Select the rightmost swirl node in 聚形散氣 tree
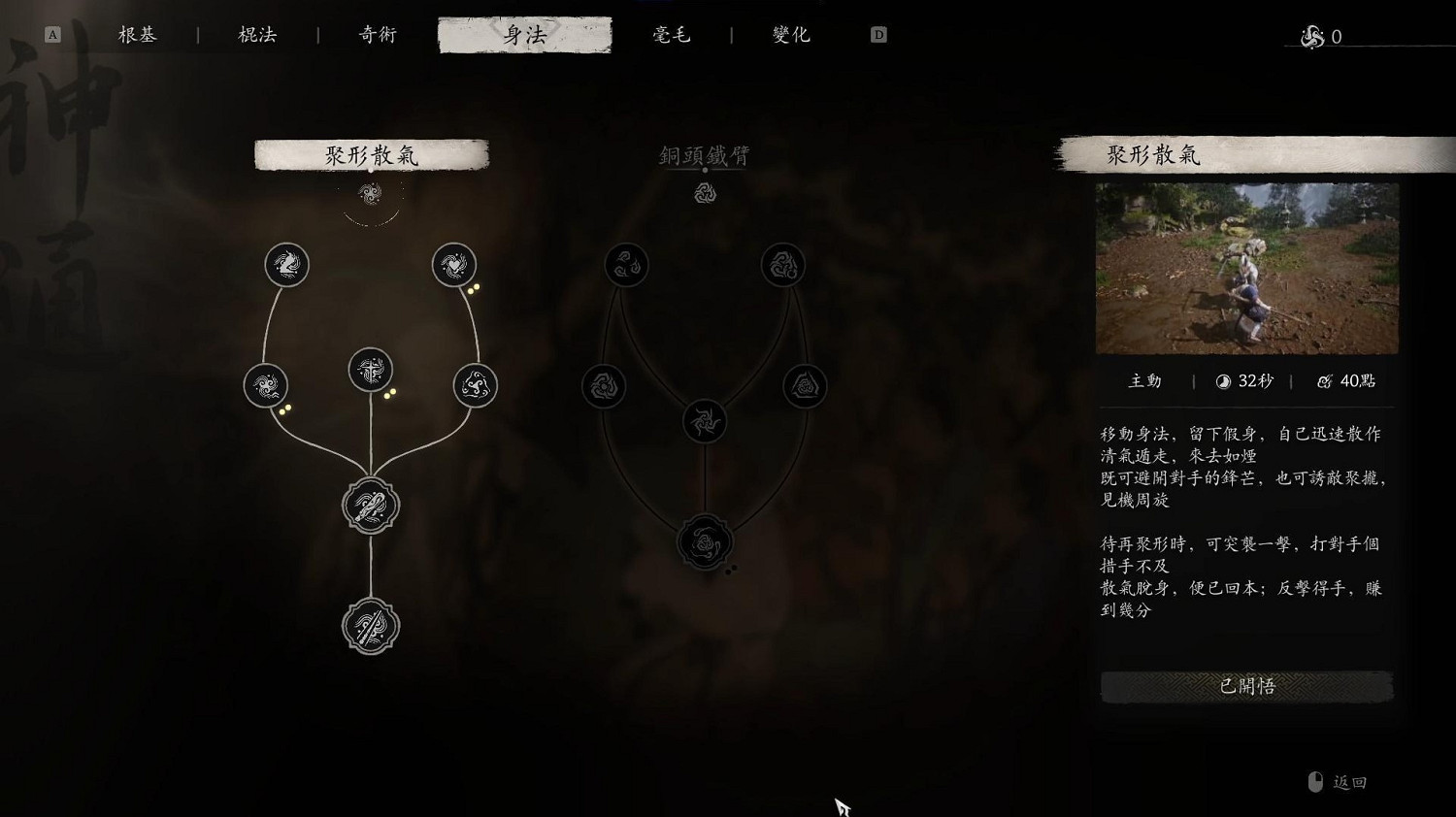Viewport: 1456px width, 817px height. [x=473, y=384]
